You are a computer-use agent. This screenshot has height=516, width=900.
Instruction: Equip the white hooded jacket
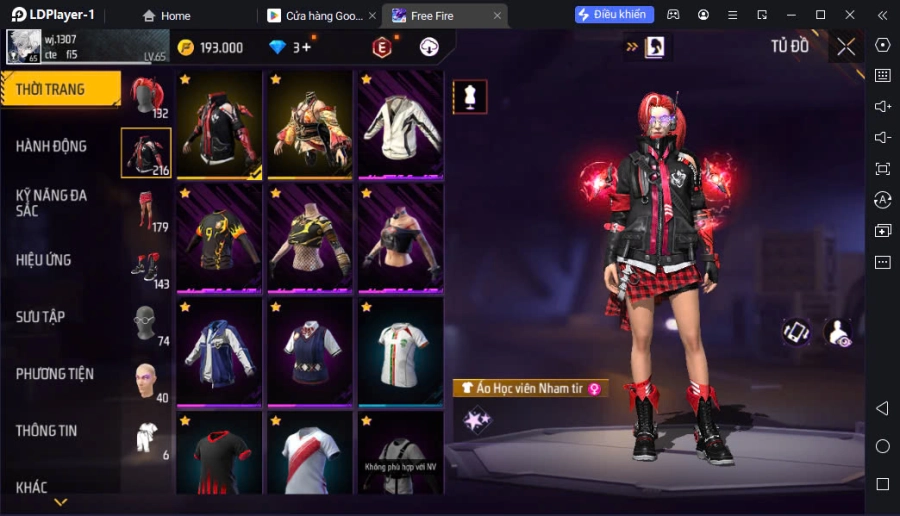pos(400,124)
